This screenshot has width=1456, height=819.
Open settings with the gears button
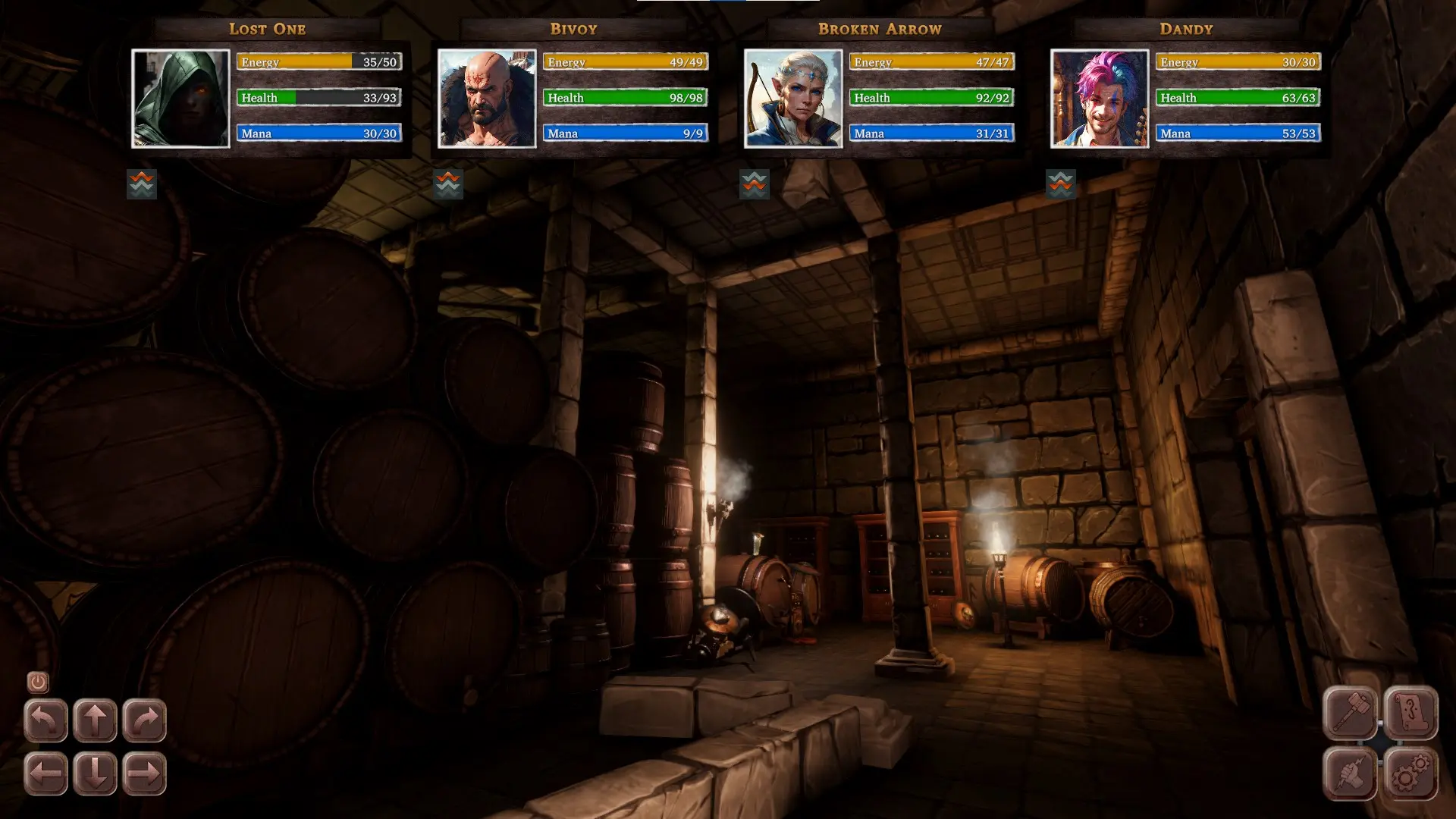point(1410,773)
